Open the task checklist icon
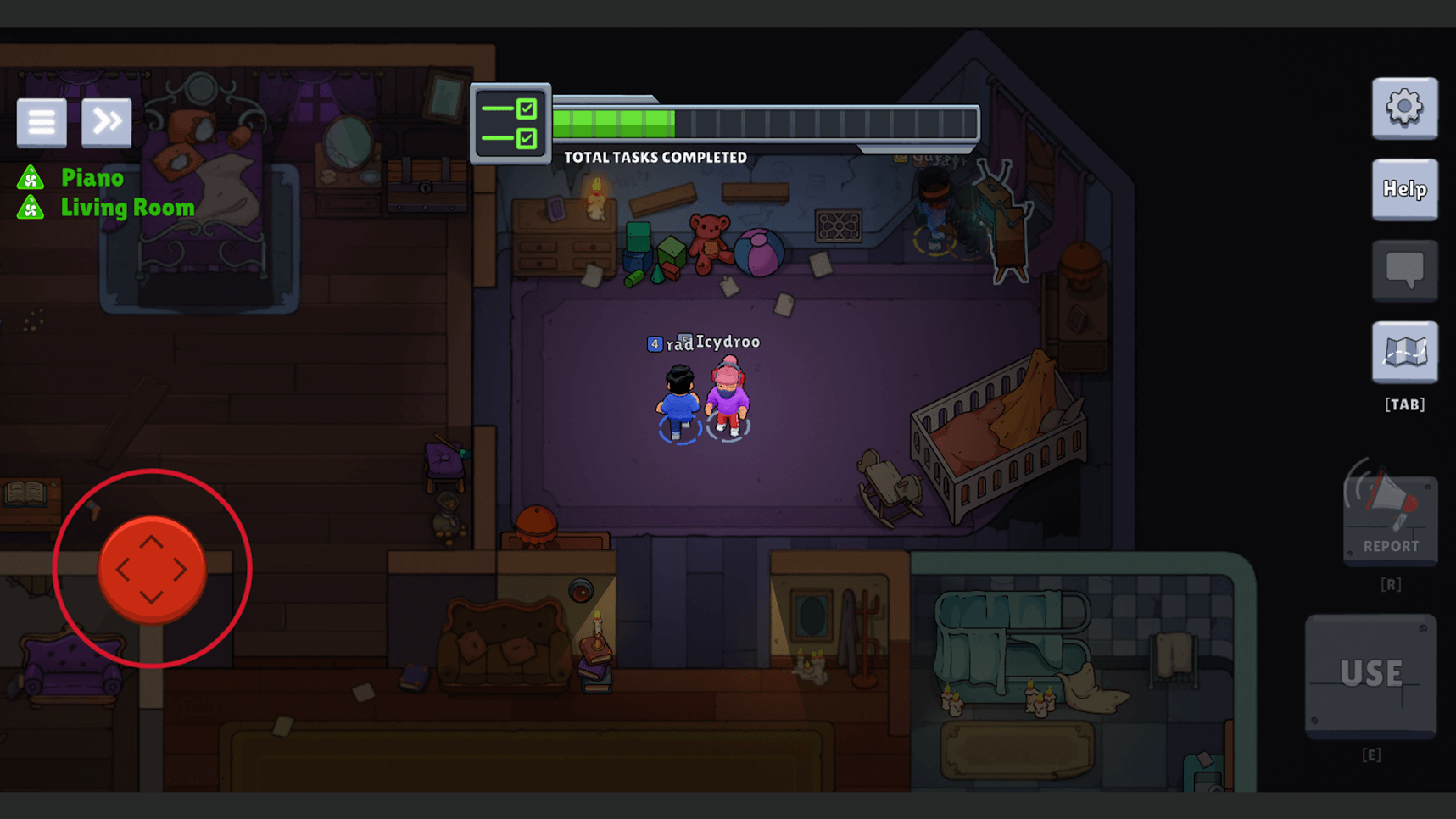 pos(510,124)
